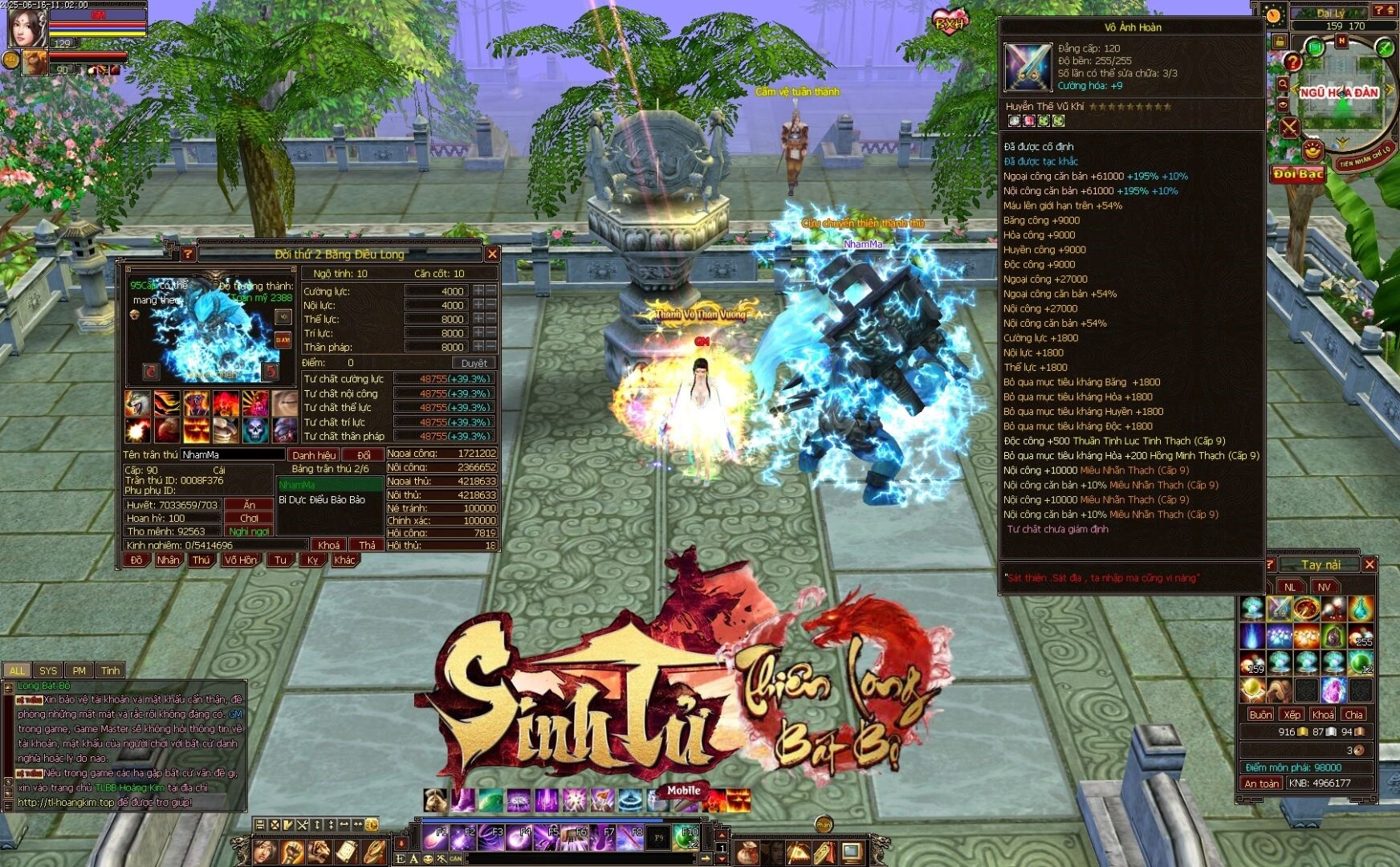
Task: Open the minimap magnifier search button
Action: coord(1283,83)
